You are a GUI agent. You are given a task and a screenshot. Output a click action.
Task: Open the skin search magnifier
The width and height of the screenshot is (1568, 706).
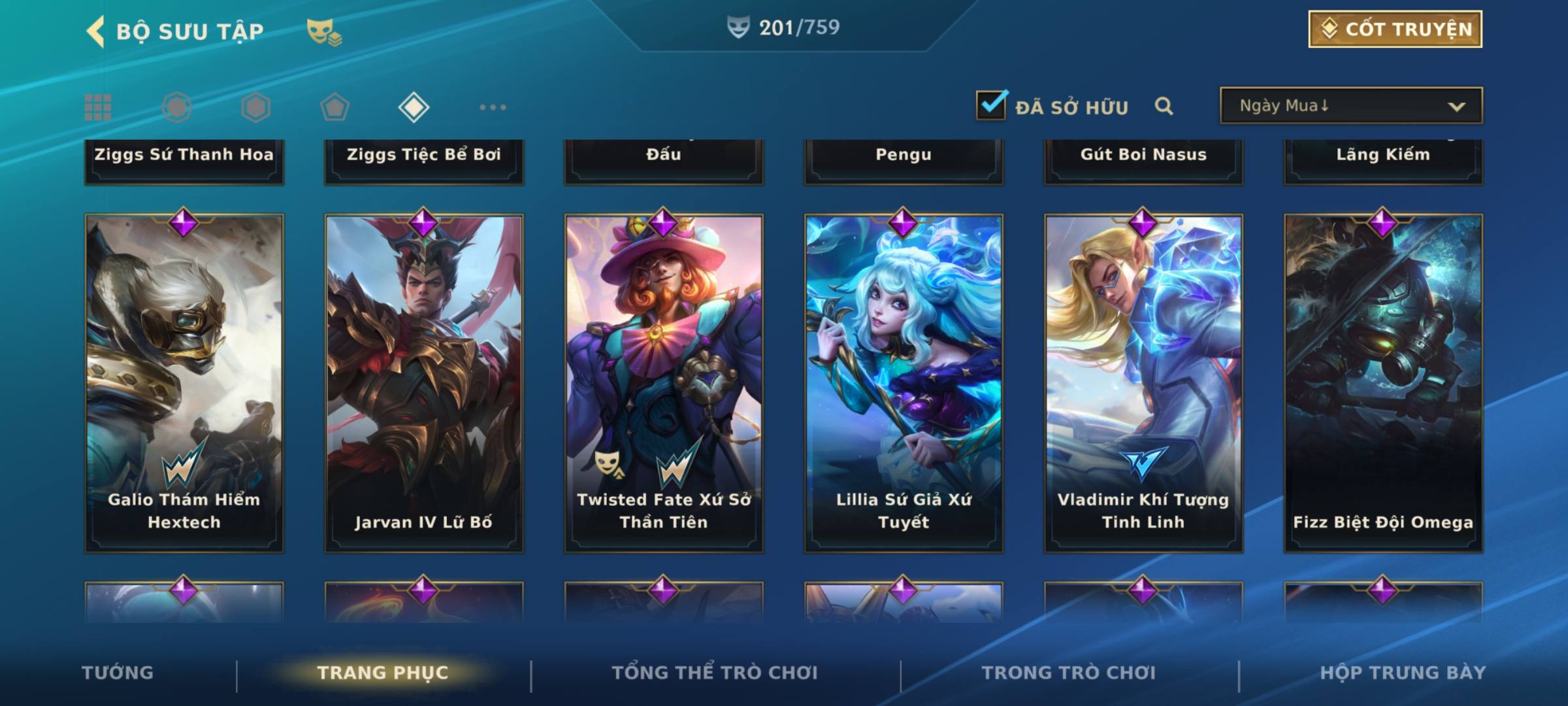[1164, 106]
